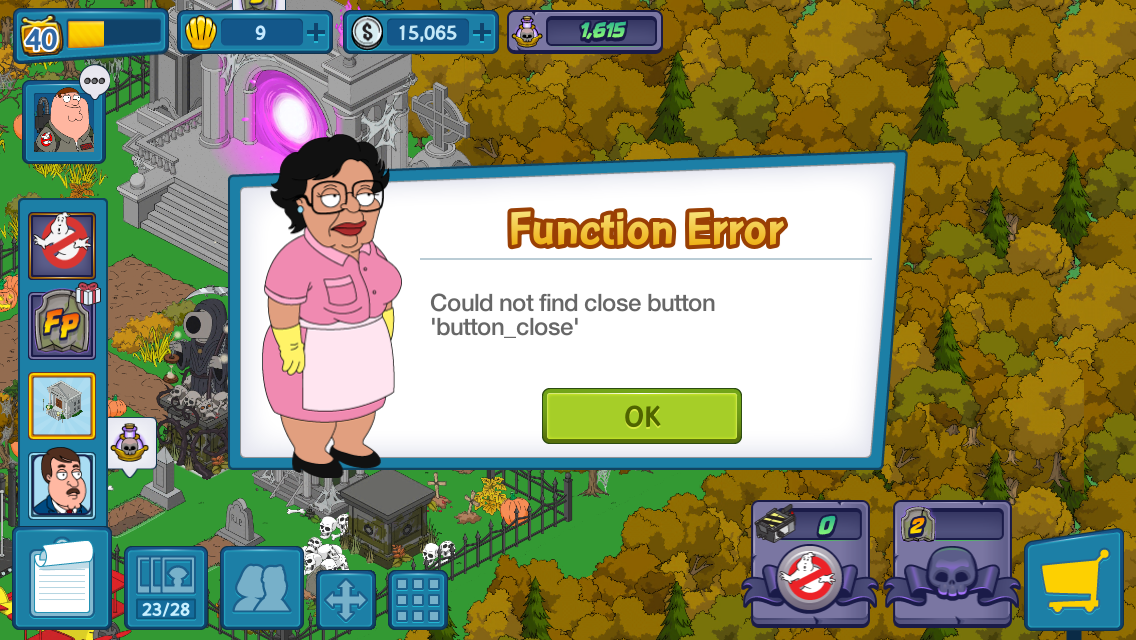Tap the level 40 TV badge

pyautogui.click(x=40, y=35)
